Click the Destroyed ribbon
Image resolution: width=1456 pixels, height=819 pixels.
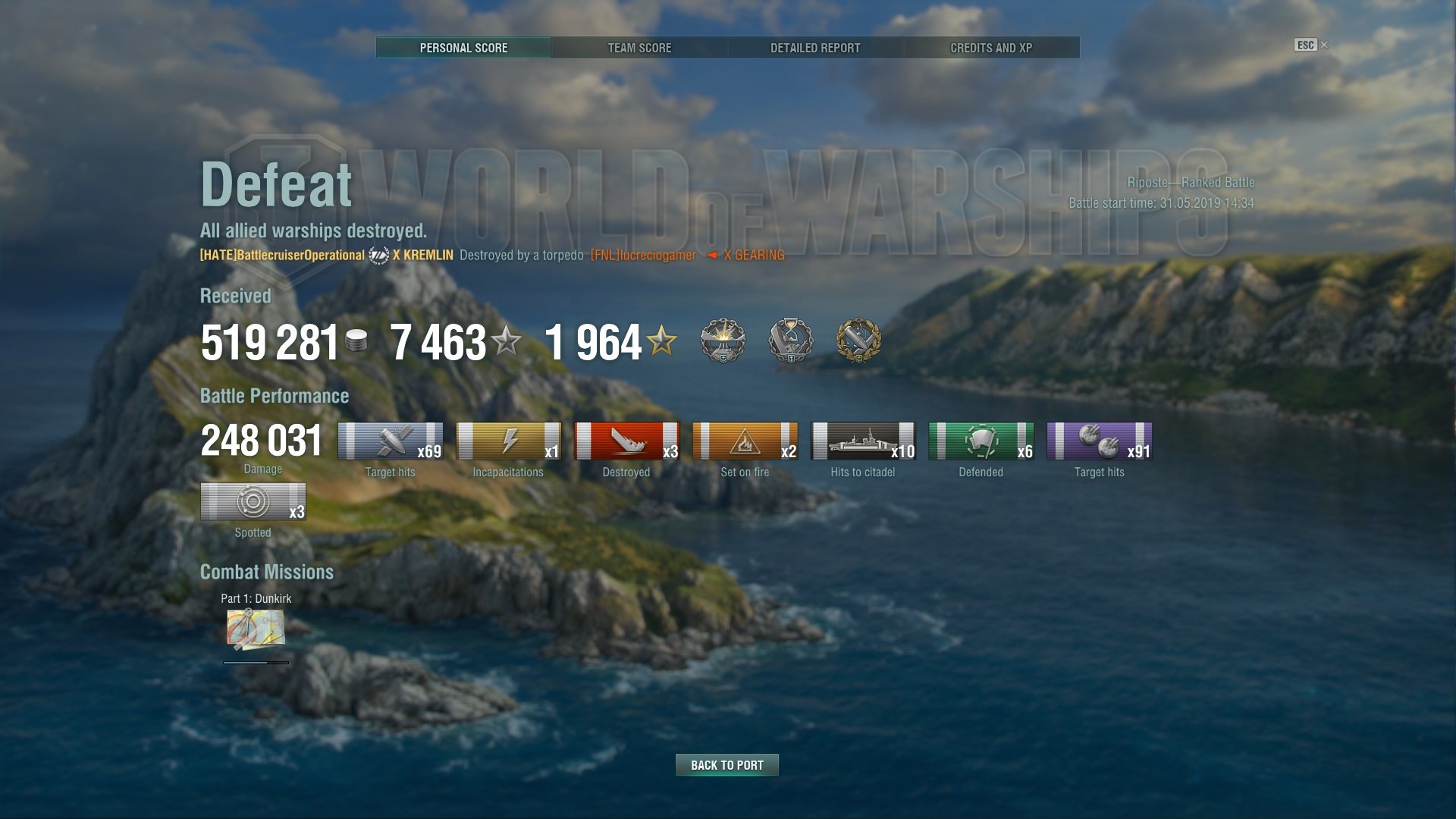626,441
